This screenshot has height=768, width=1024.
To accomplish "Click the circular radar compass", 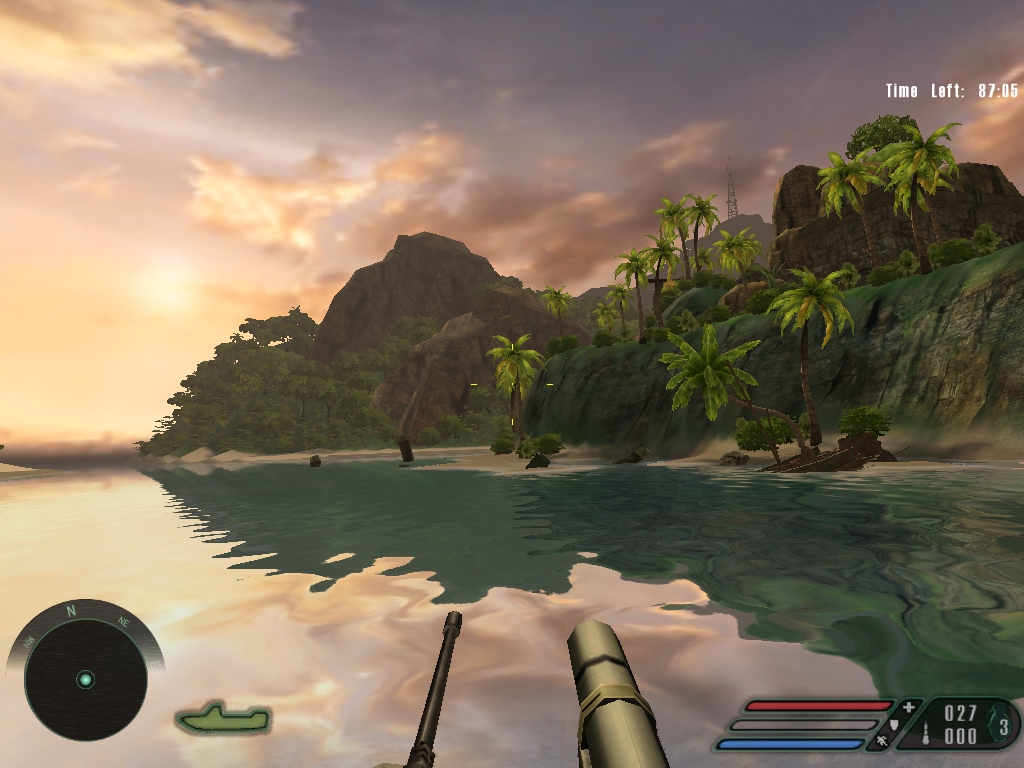I will (85, 679).
